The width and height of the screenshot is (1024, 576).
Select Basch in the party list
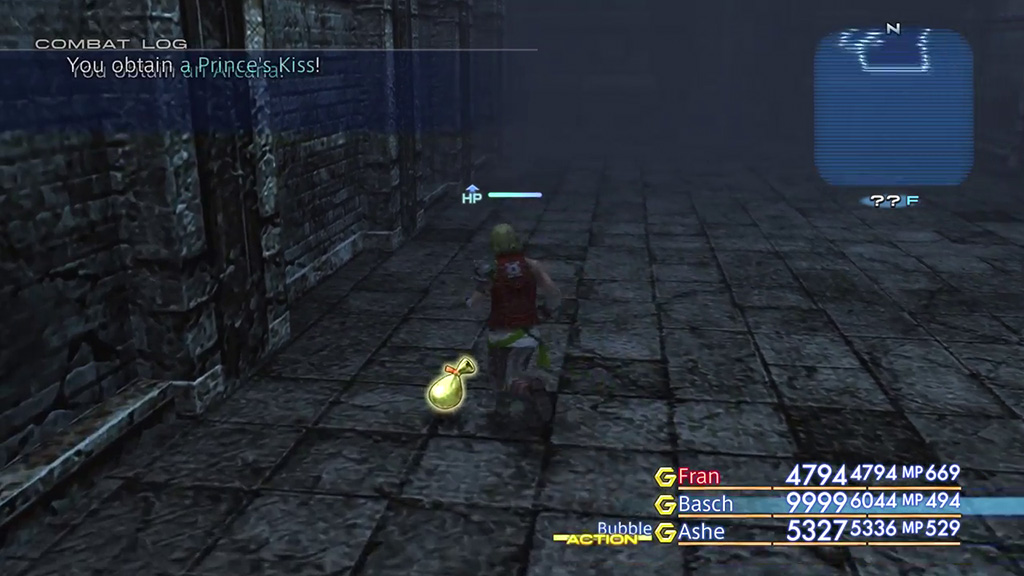click(x=705, y=503)
